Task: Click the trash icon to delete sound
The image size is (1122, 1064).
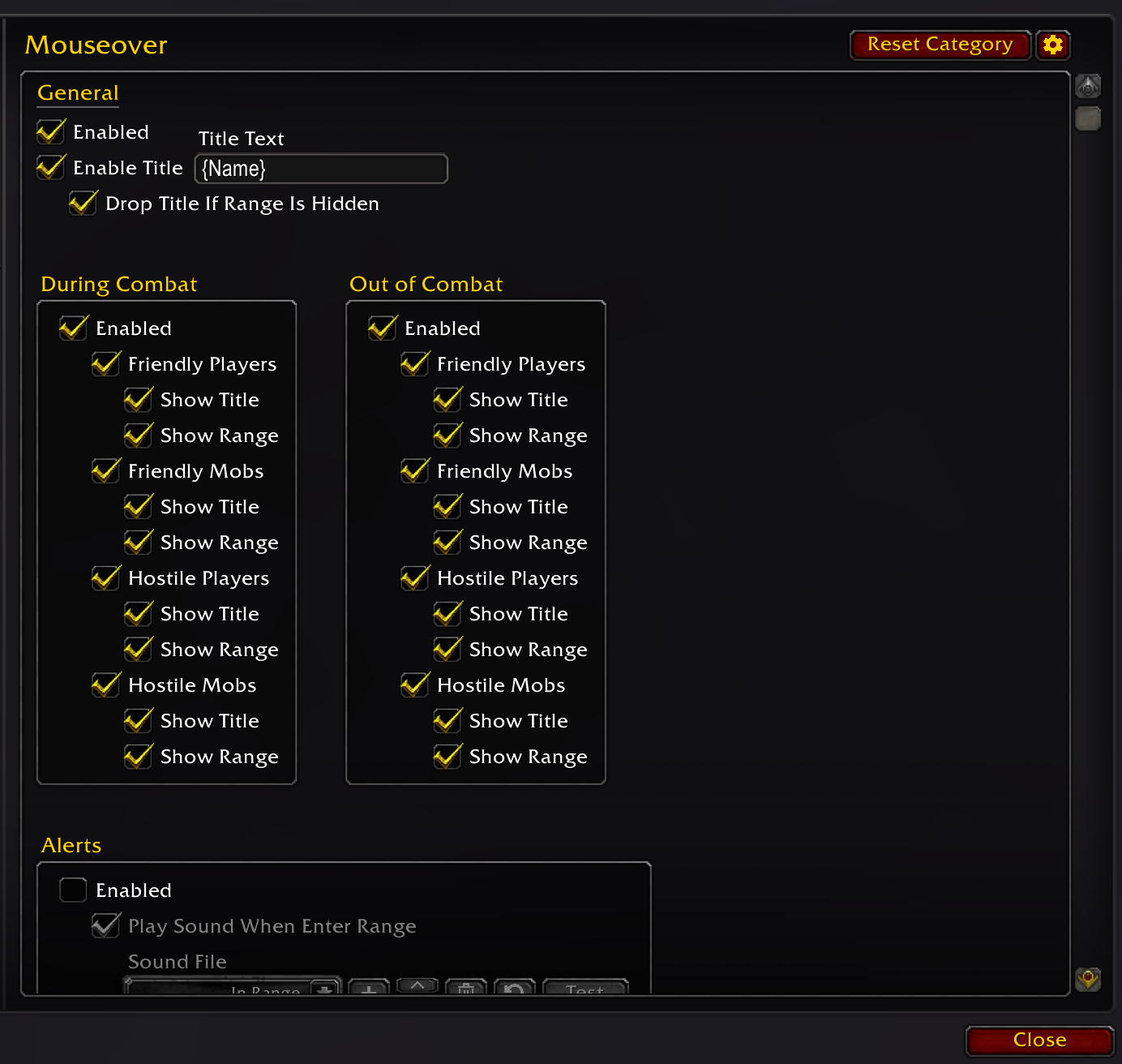Action: (466, 989)
